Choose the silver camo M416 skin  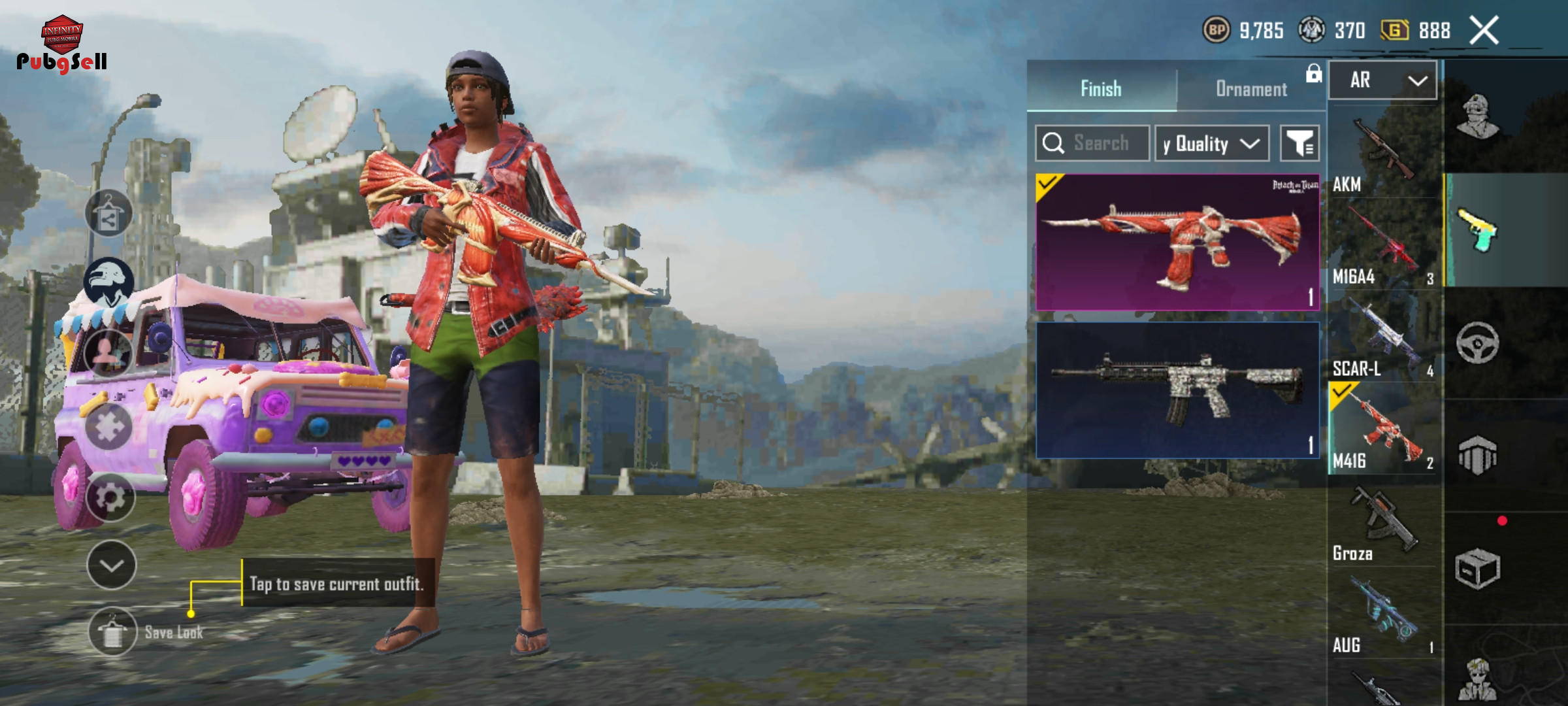tap(1177, 390)
